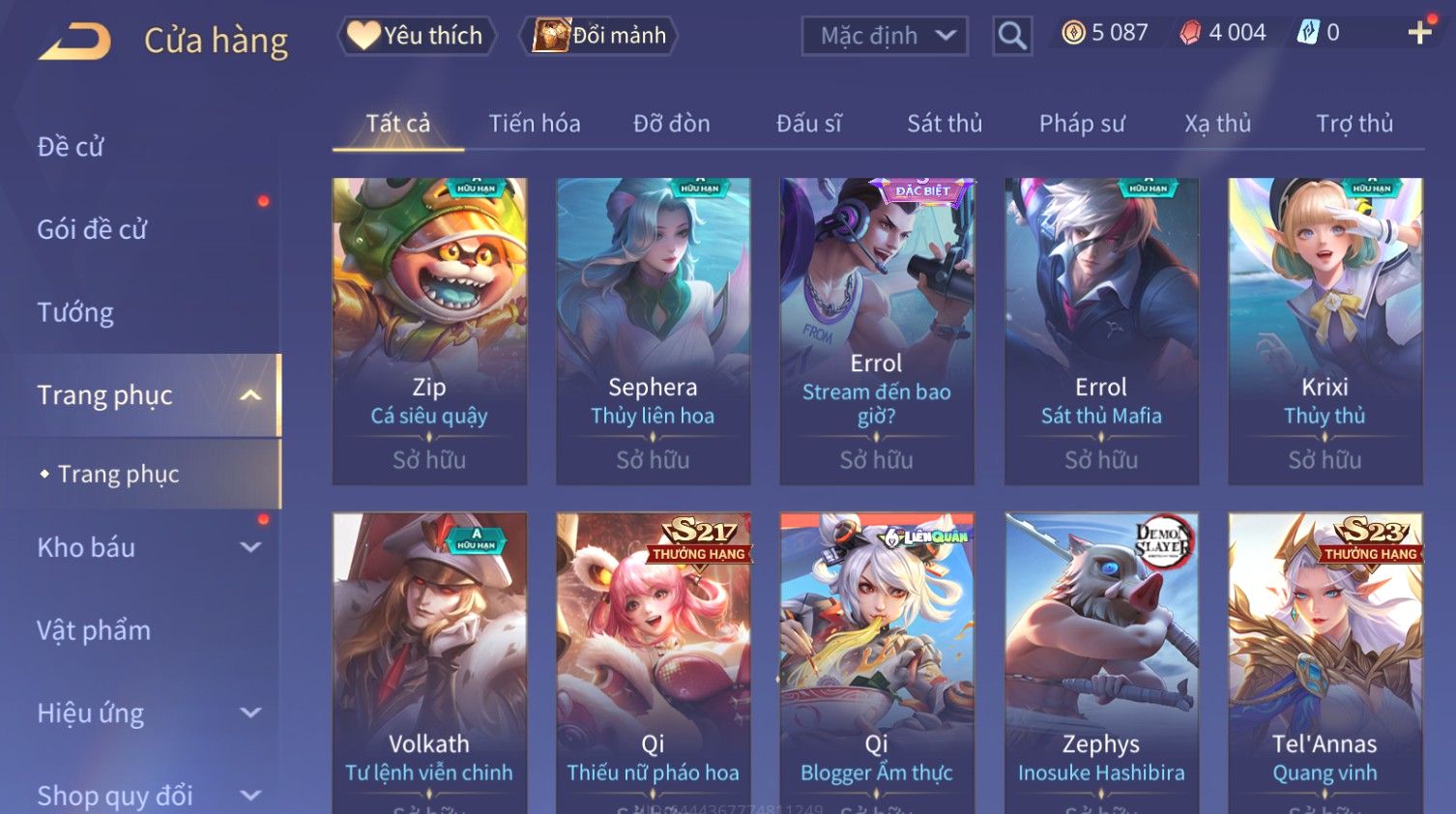Add currency with the plus button
This screenshot has width=1456, height=814.
click(x=1419, y=33)
